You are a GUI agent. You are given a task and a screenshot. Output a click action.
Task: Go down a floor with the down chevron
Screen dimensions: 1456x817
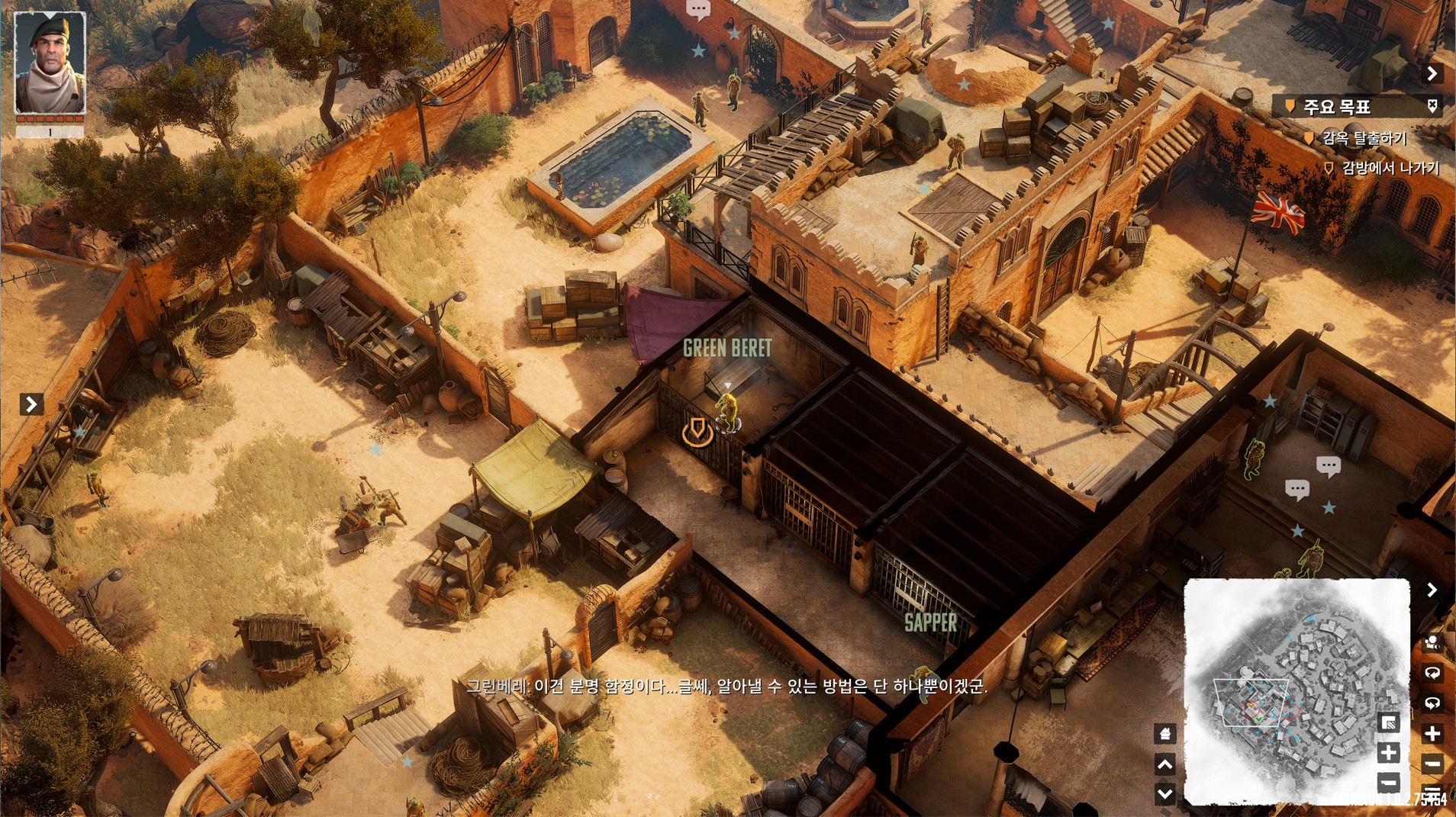coord(1164,793)
